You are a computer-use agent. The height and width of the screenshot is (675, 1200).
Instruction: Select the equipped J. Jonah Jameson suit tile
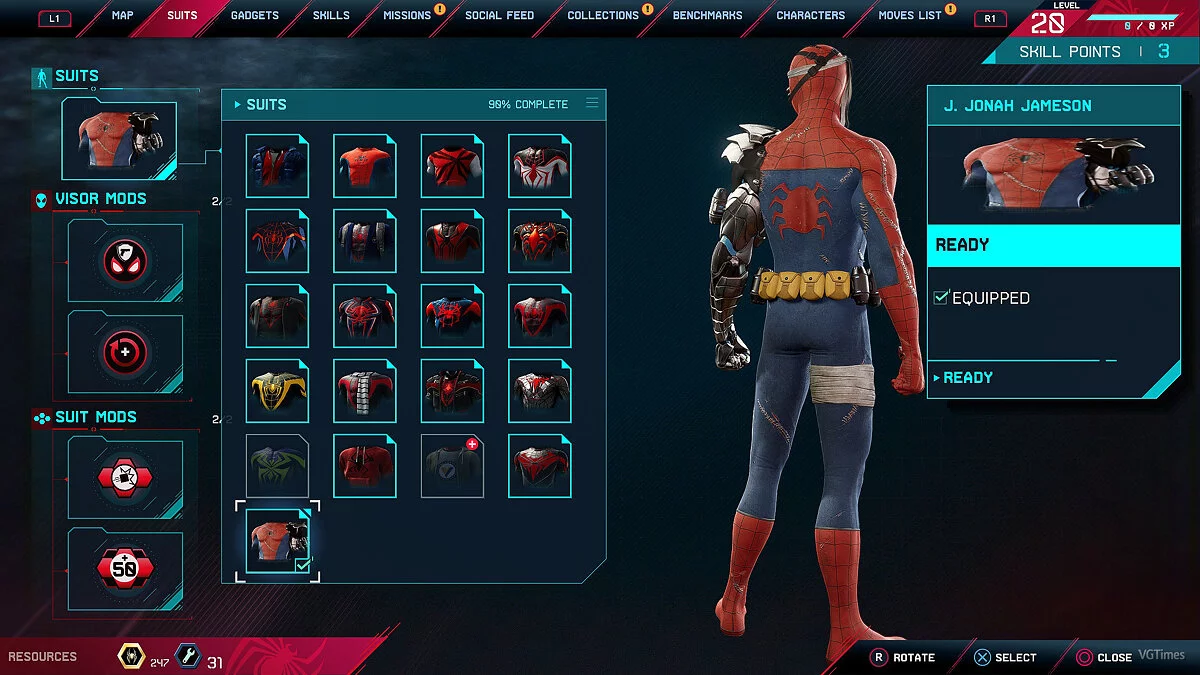(277, 541)
